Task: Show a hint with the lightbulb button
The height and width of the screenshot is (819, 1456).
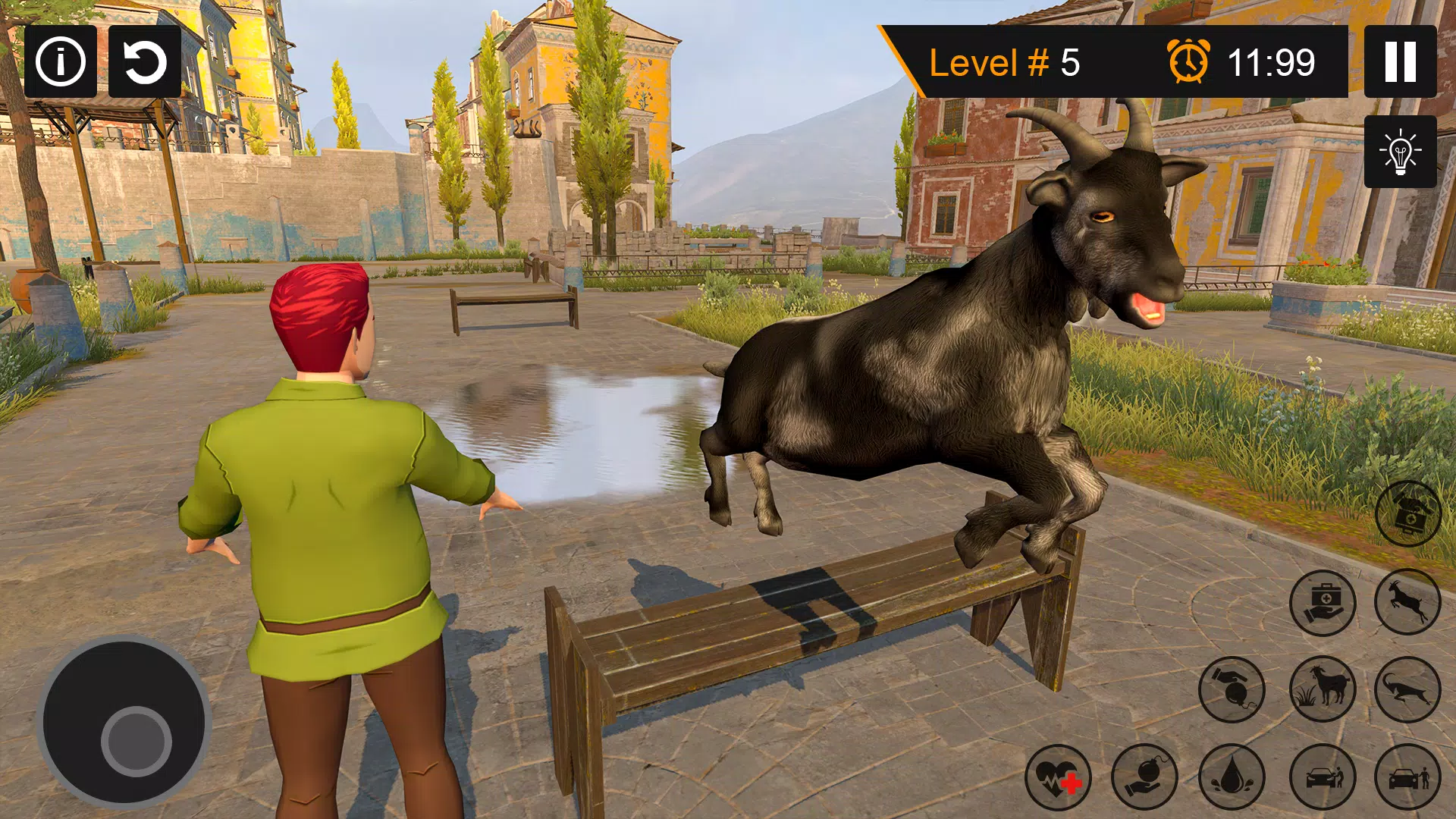Action: pos(1400,152)
